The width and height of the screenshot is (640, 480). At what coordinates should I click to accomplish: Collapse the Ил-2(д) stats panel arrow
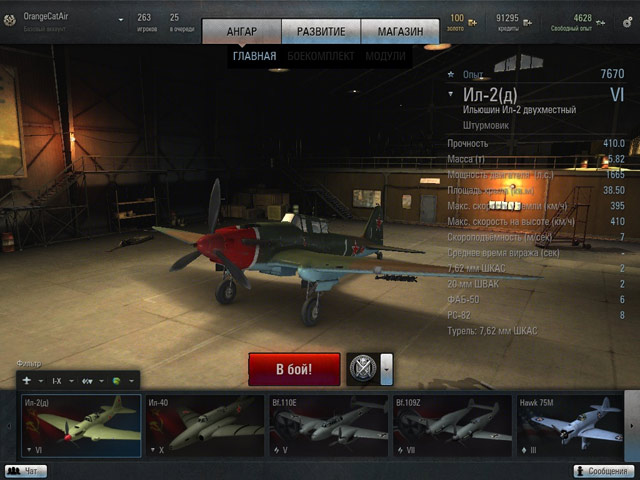[452, 95]
